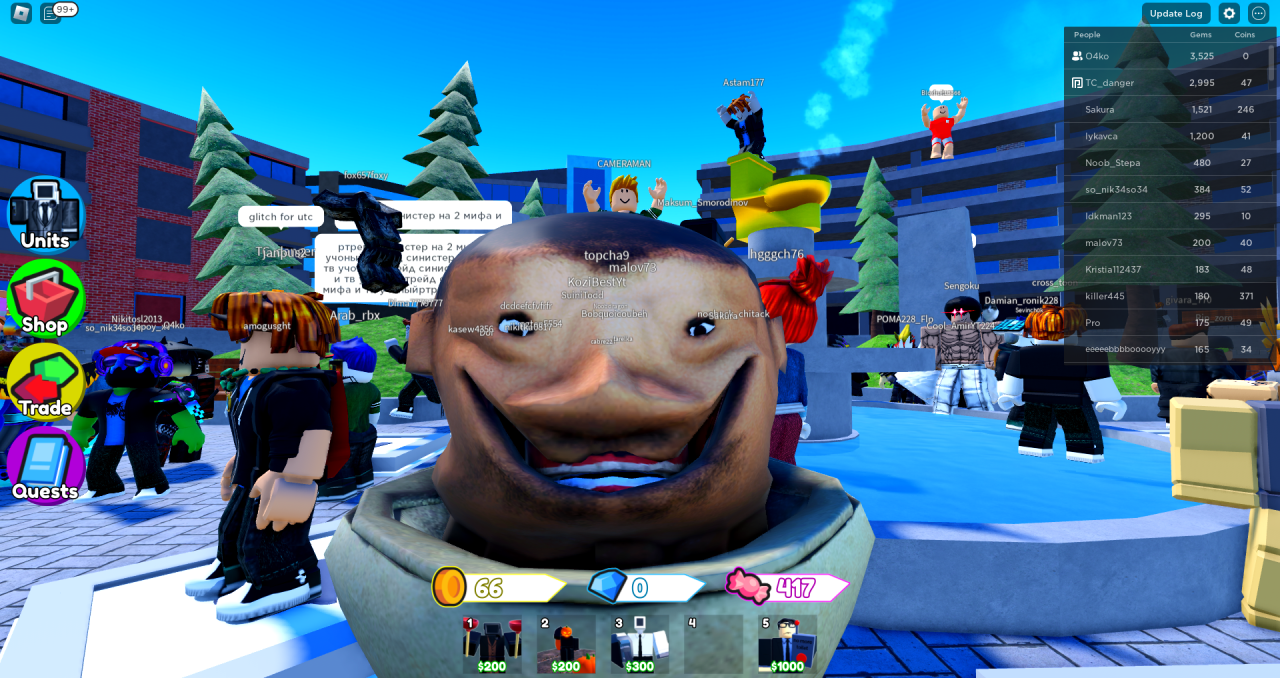
Task: Pick the $1000 suited unit in slot 5
Action: coord(787,643)
